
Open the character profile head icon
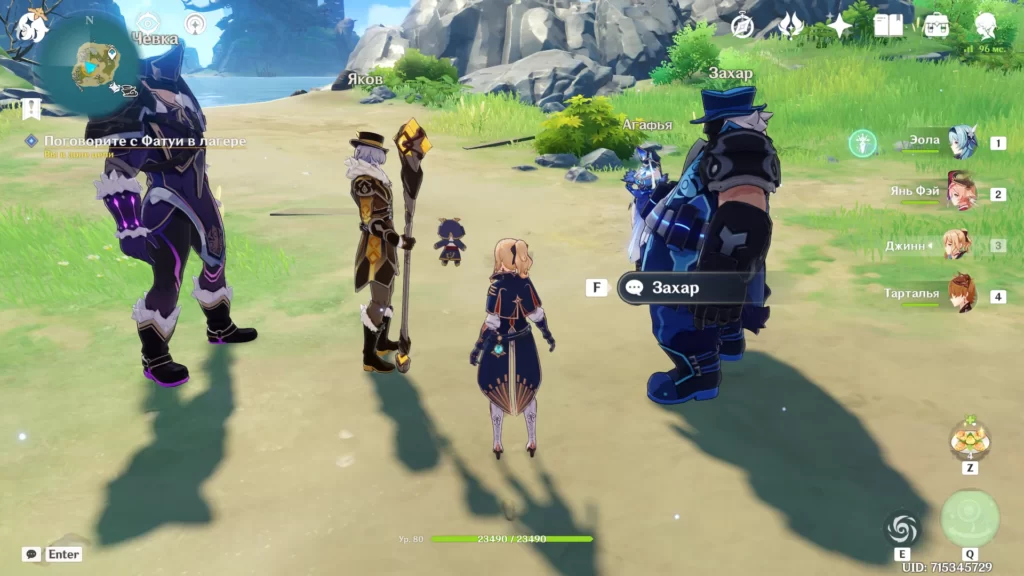pyautogui.click(x=987, y=25)
